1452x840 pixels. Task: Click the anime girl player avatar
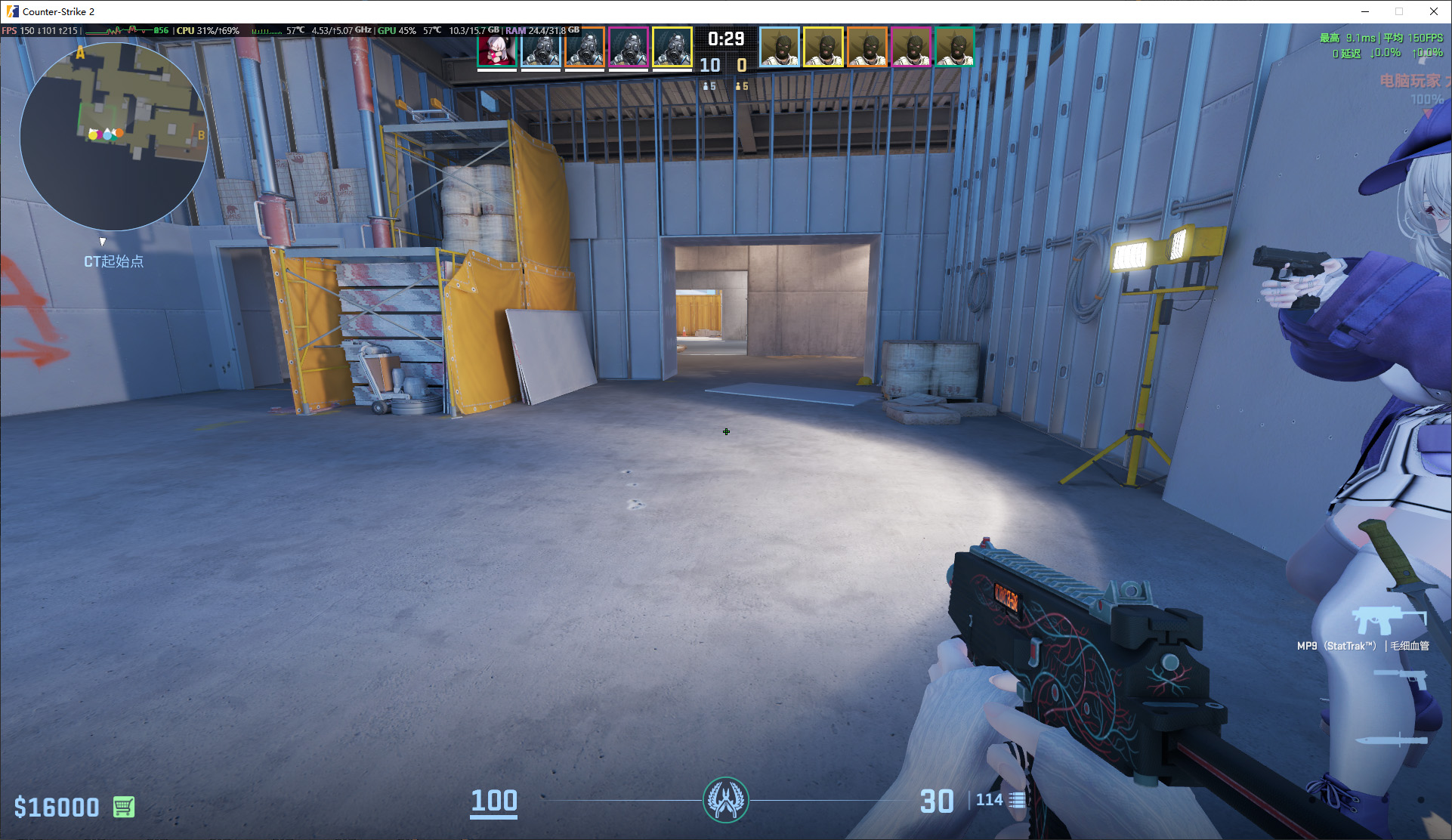[497, 48]
